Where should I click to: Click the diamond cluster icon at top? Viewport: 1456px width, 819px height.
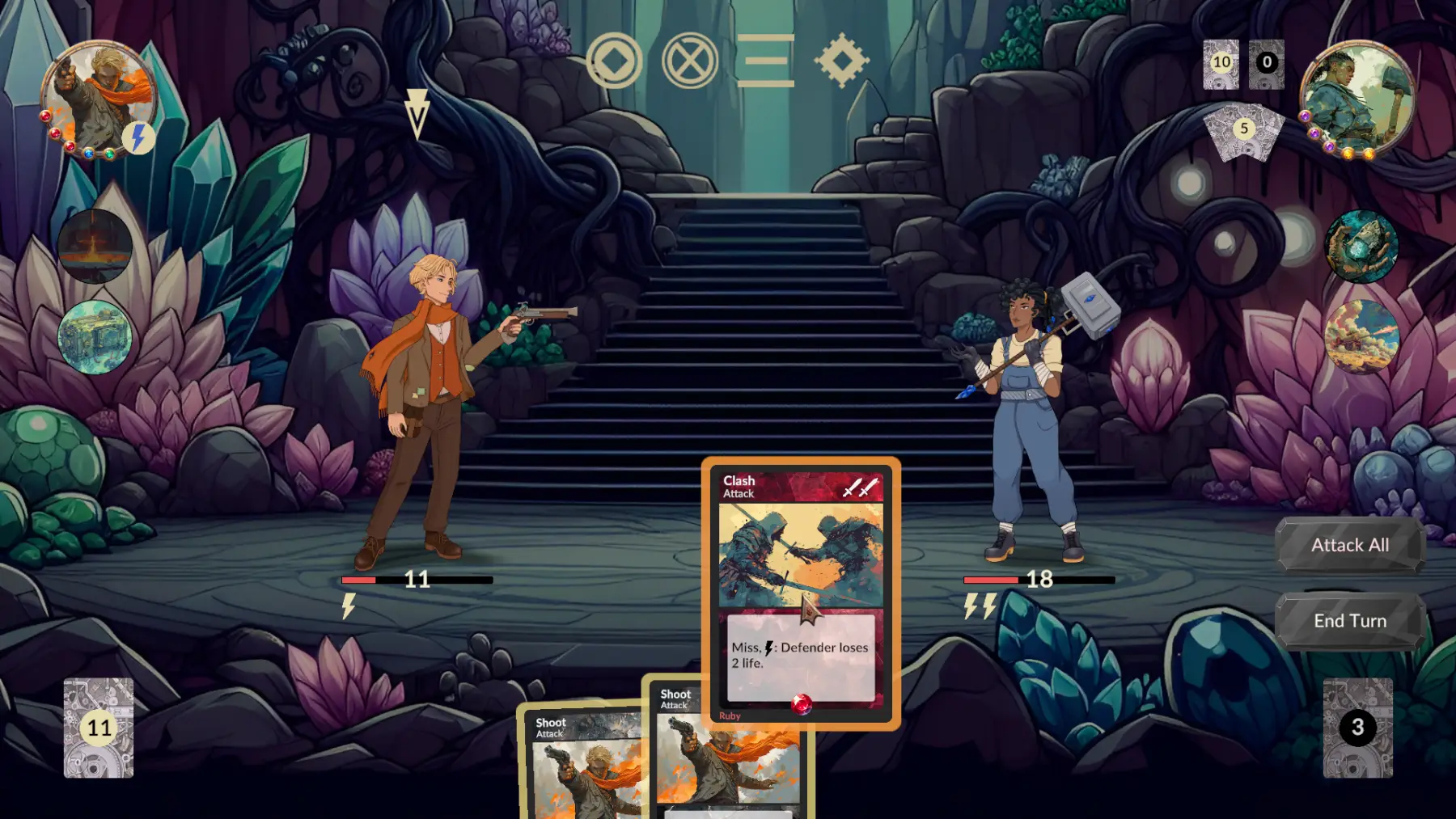[x=841, y=61]
